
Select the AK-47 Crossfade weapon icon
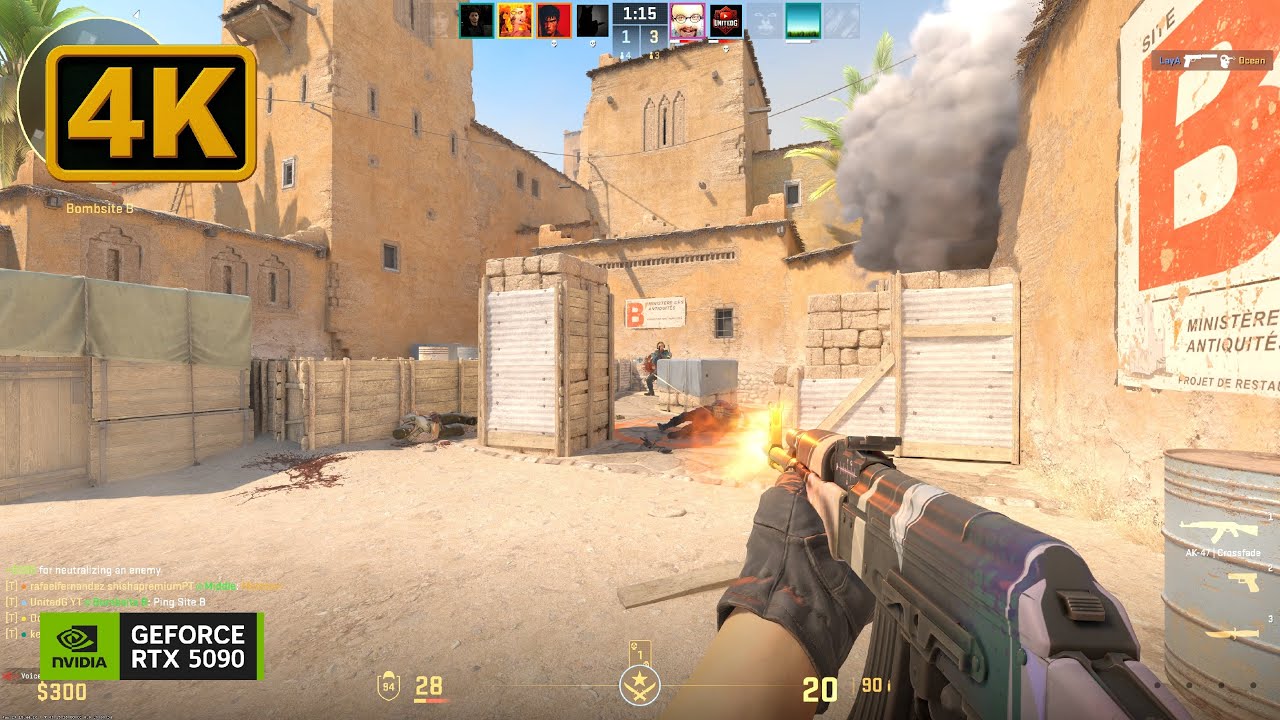(x=1219, y=530)
